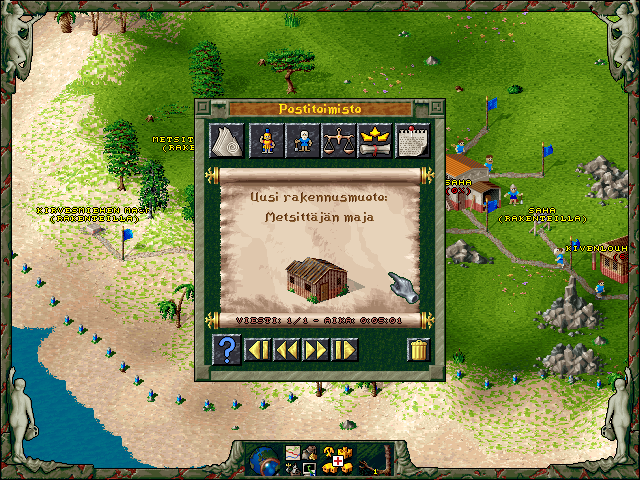Select the pinned notepad message category
Screen dimensions: 640x480
tap(412, 140)
